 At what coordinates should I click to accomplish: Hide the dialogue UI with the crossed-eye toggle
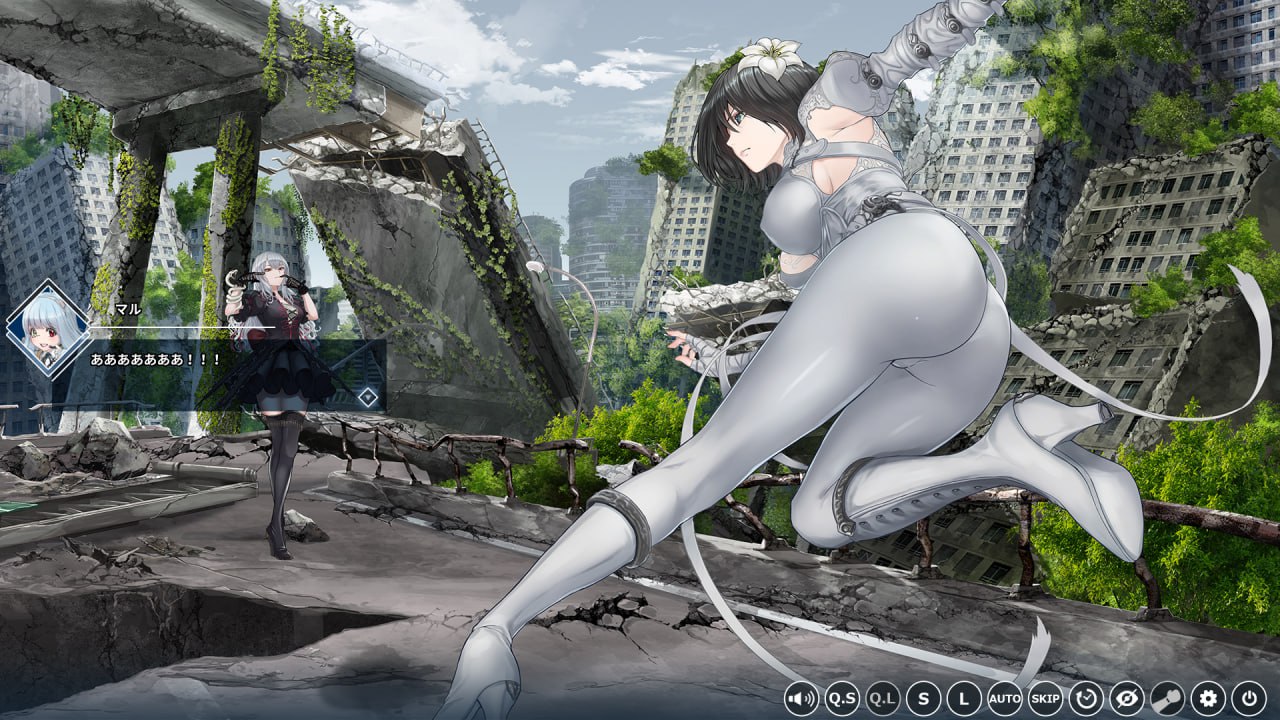pyautogui.click(x=1125, y=700)
